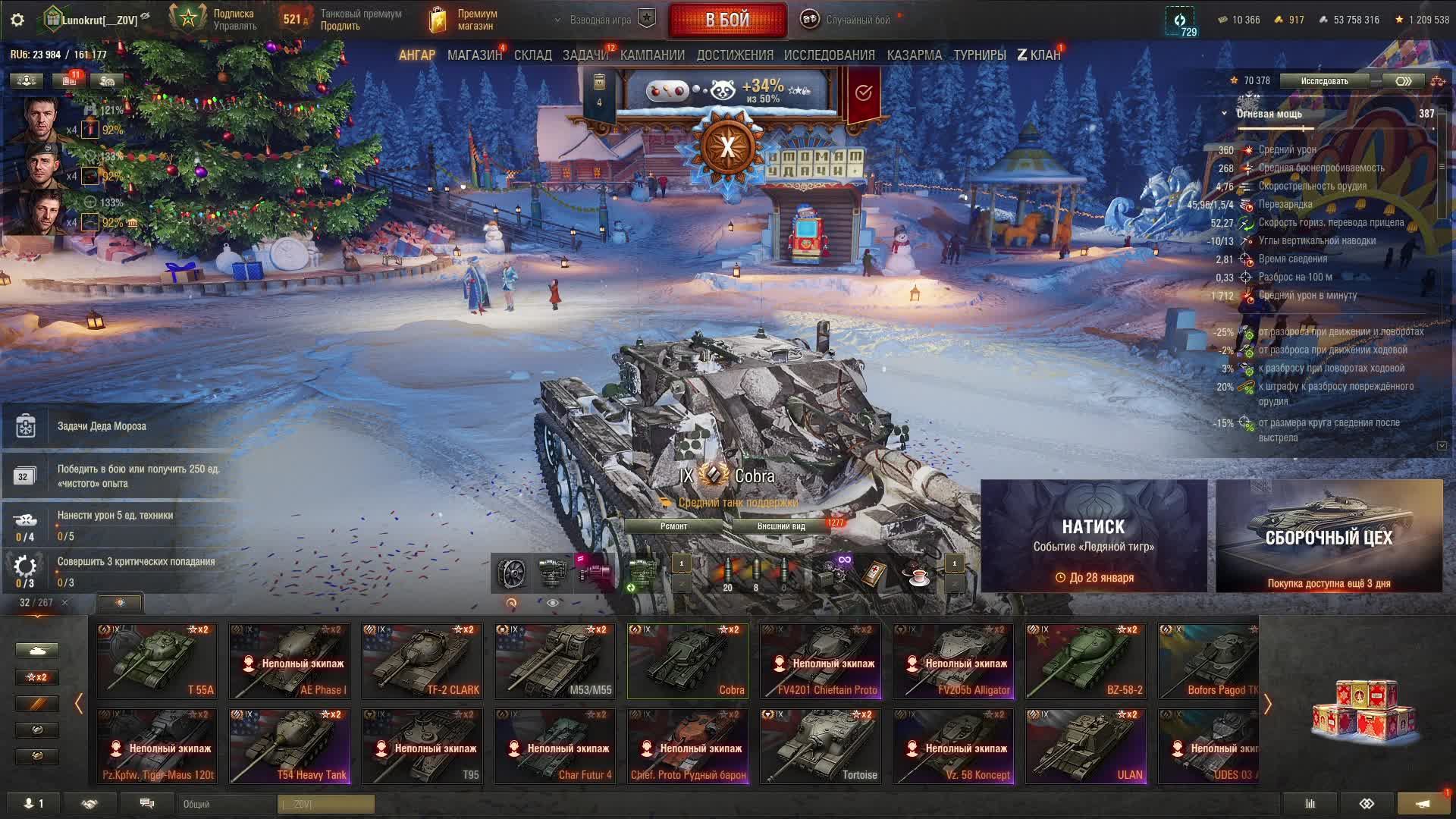The width and height of the screenshot is (1456, 819).
Task: Open the КАМПАНИИ section
Action: (x=652, y=55)
